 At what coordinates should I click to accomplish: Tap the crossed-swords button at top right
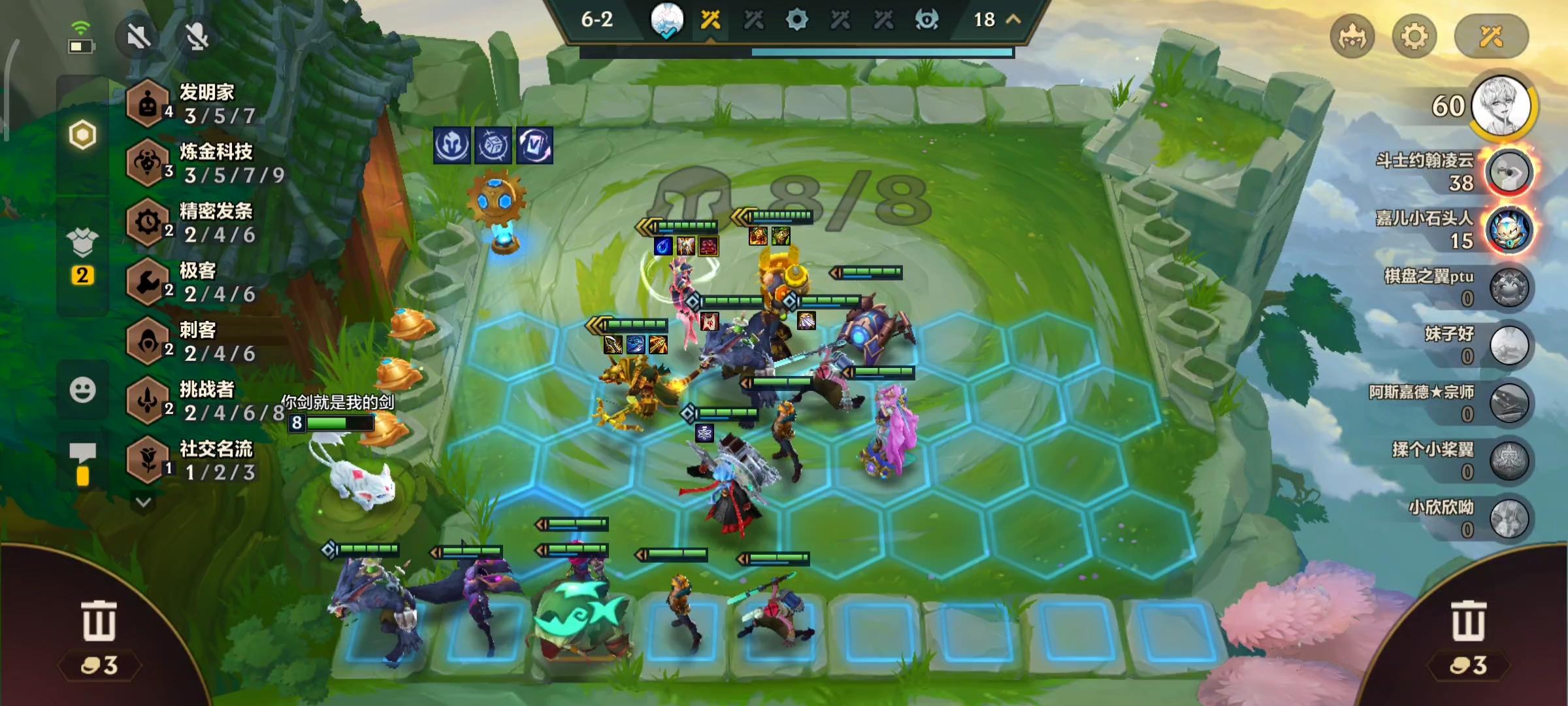(x=1491, y=37)
